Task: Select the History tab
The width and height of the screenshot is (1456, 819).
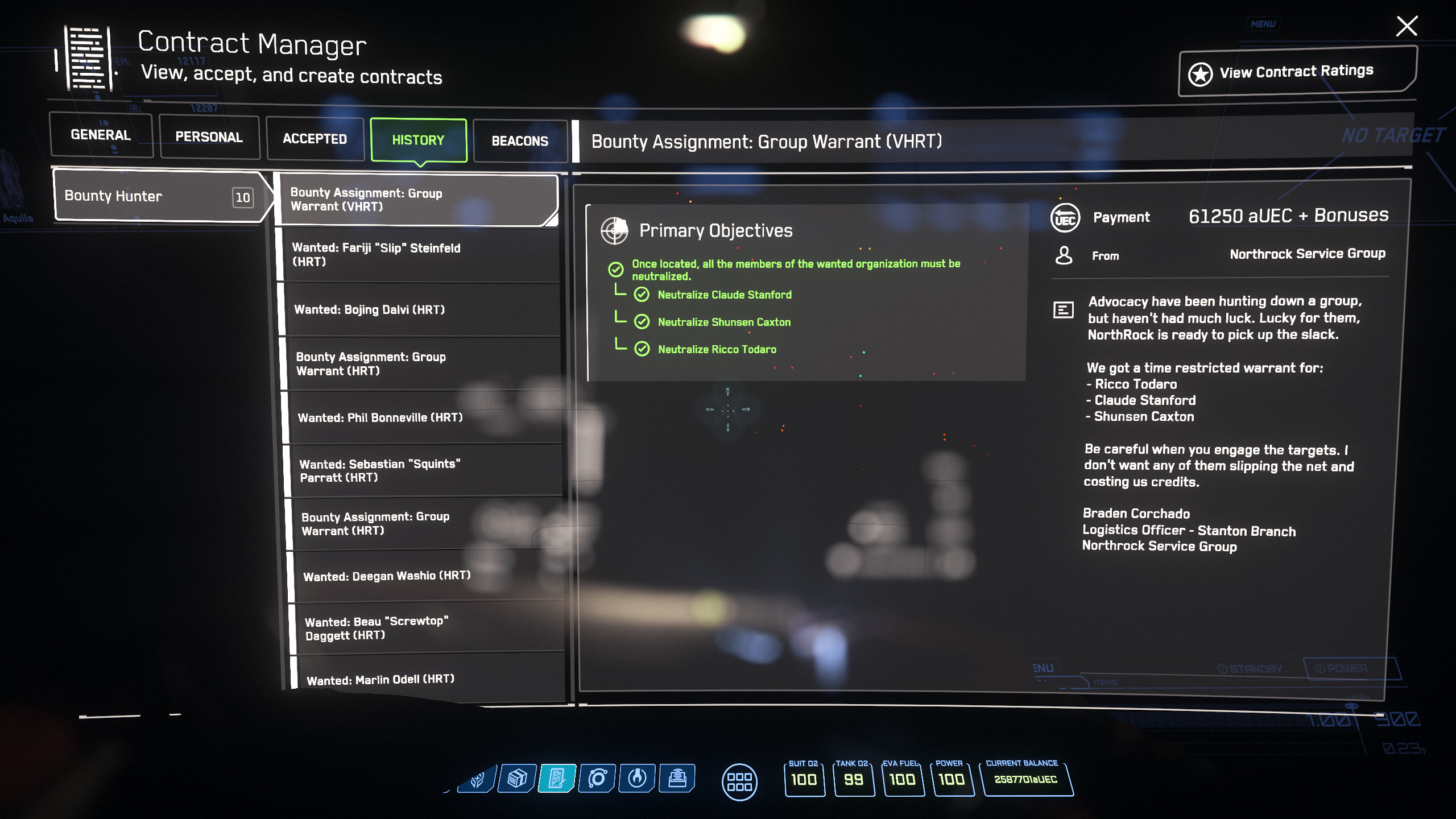Action: pyautogui.click(x=418, y=140)
